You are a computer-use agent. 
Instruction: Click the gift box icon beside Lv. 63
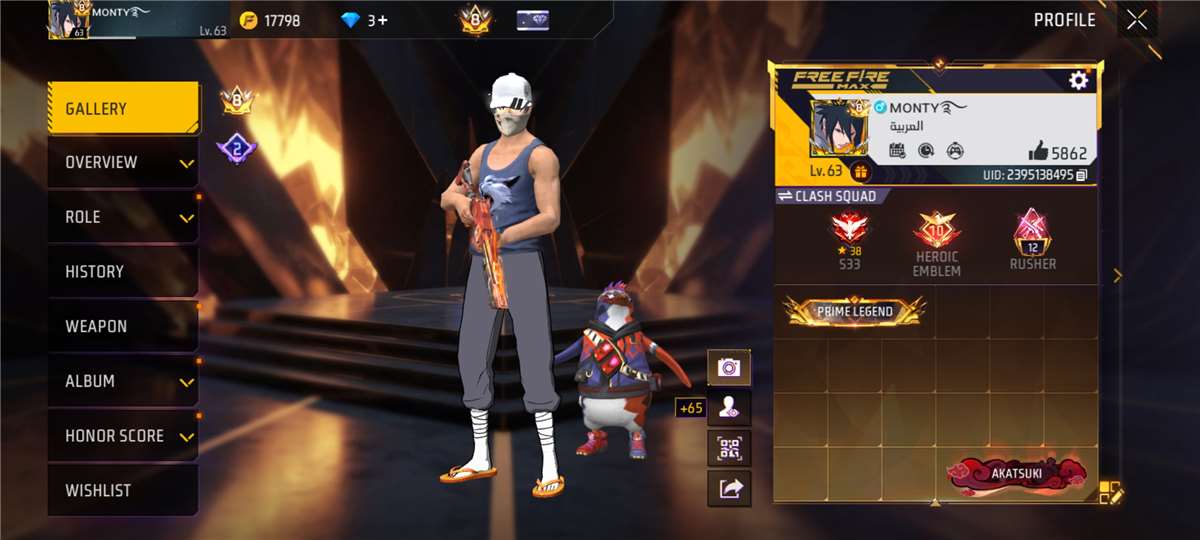[x=860, y=172]
